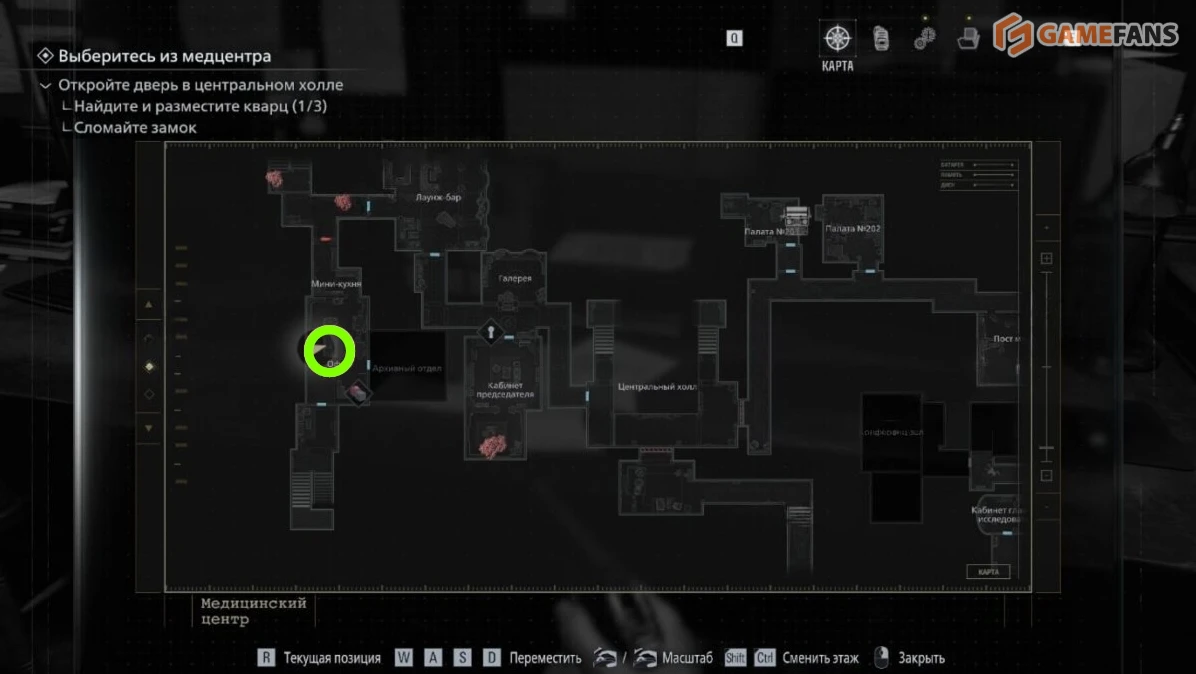Switch to the tab right of Карта
This screenshot has width=1196, height=674.
click(x=881, y=38)
